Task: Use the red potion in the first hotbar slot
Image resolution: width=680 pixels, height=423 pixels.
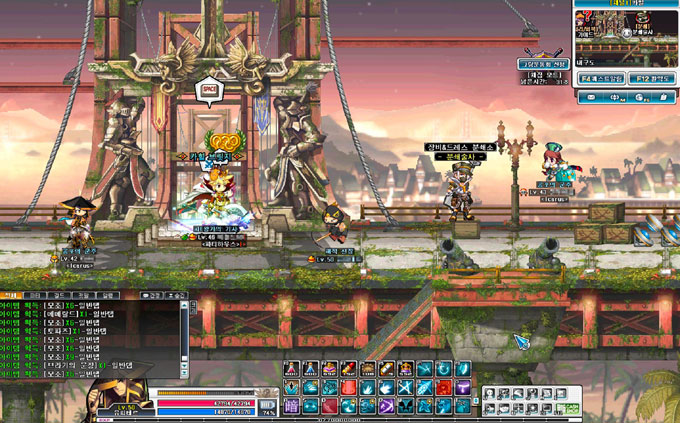Action: 291,369
